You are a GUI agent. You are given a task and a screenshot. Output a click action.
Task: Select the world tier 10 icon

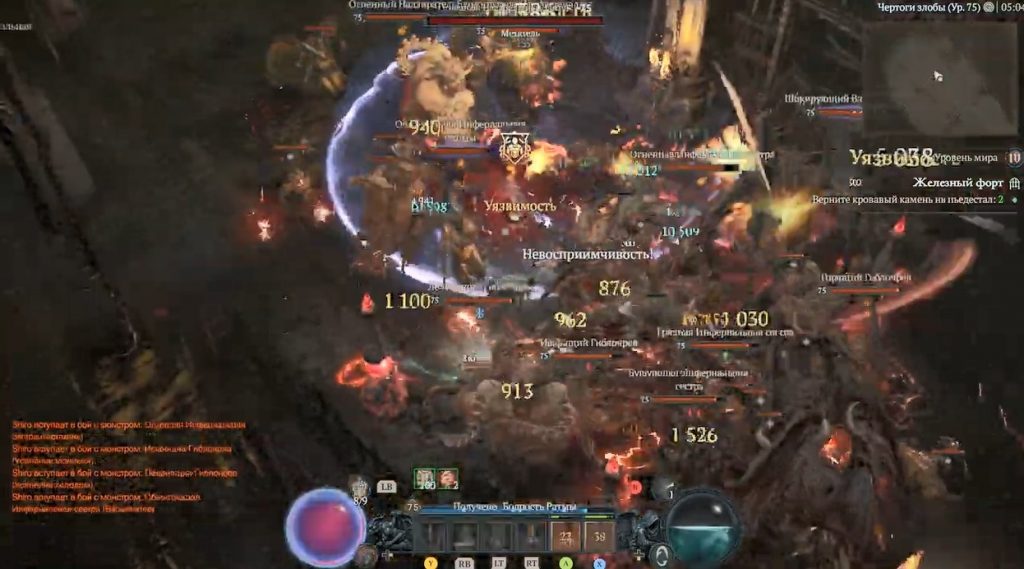tap(1014, 157)
